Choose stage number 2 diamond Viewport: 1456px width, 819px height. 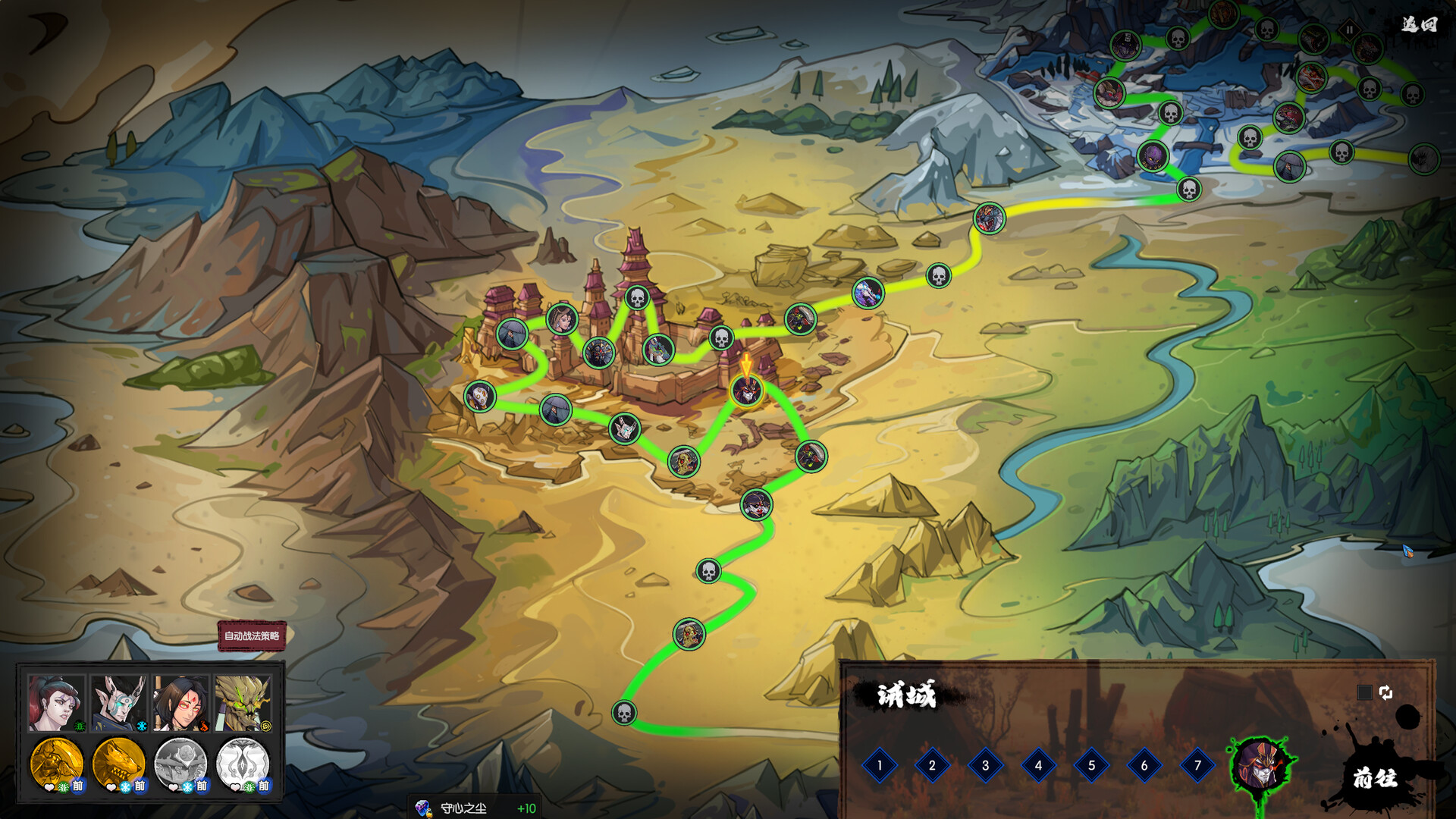pyautogui.click(x=932, y=765)
